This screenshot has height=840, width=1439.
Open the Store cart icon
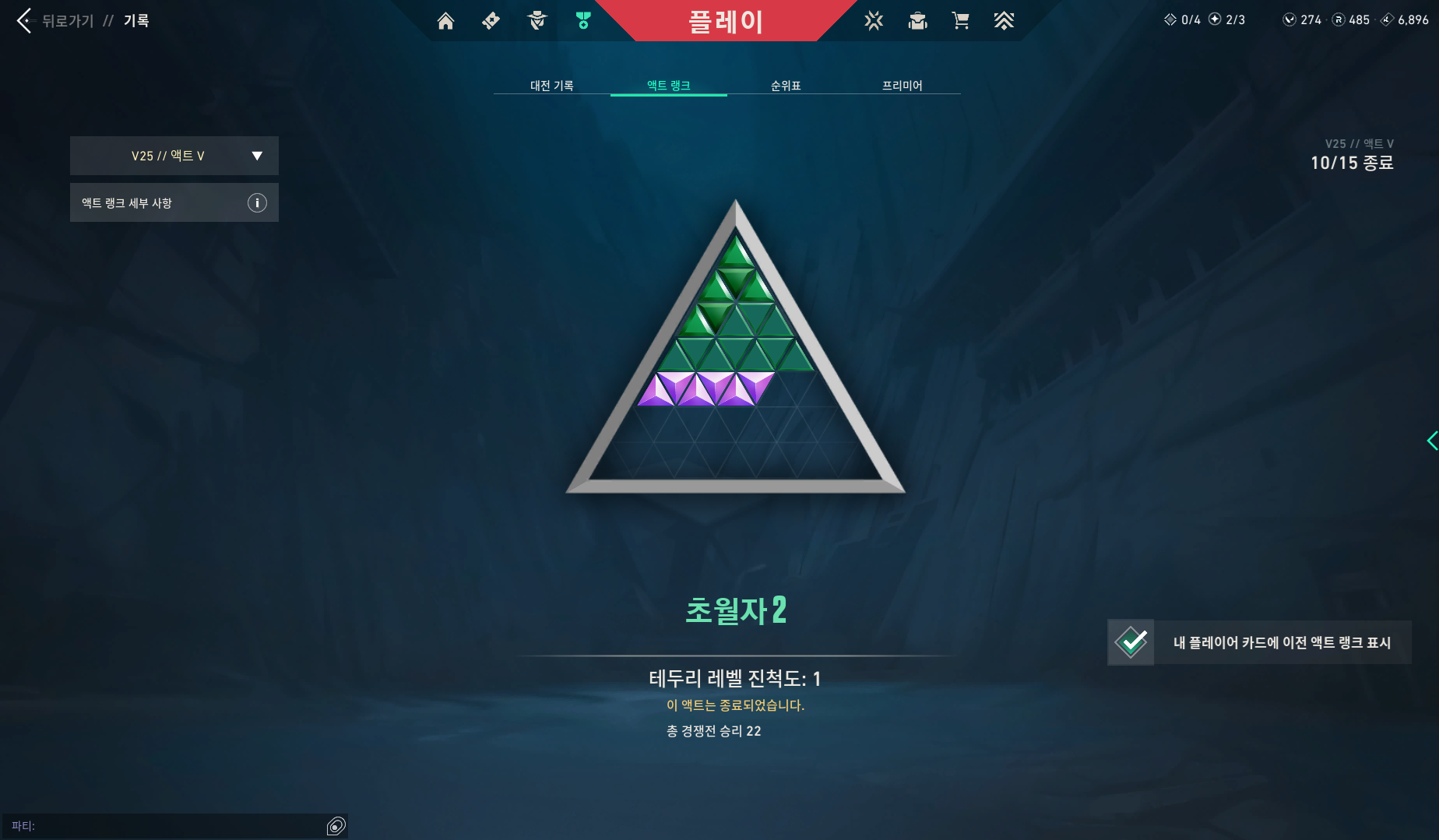961,21
